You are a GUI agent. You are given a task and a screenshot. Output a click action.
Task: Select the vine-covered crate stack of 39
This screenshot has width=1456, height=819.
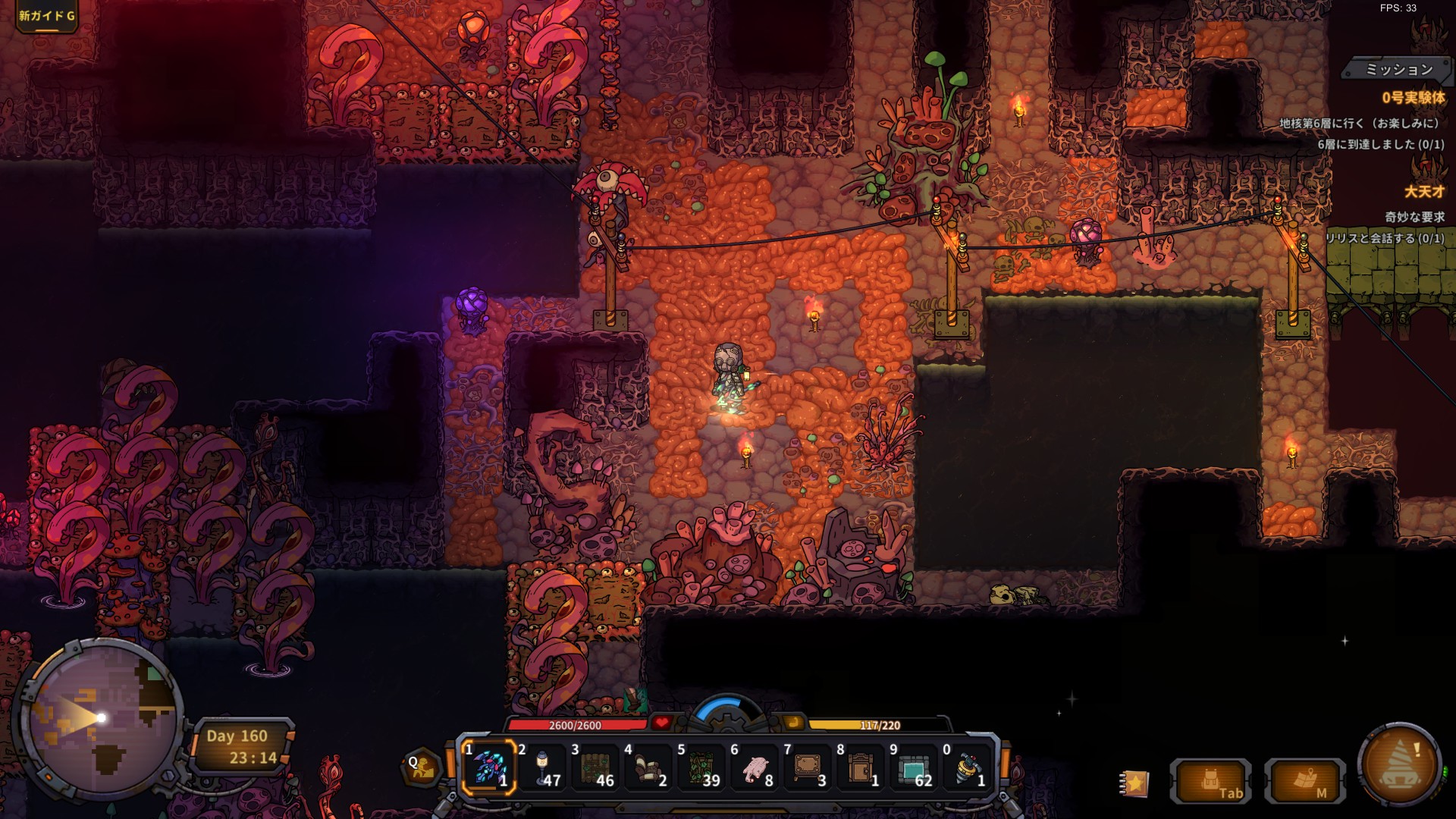coord(701,767)
